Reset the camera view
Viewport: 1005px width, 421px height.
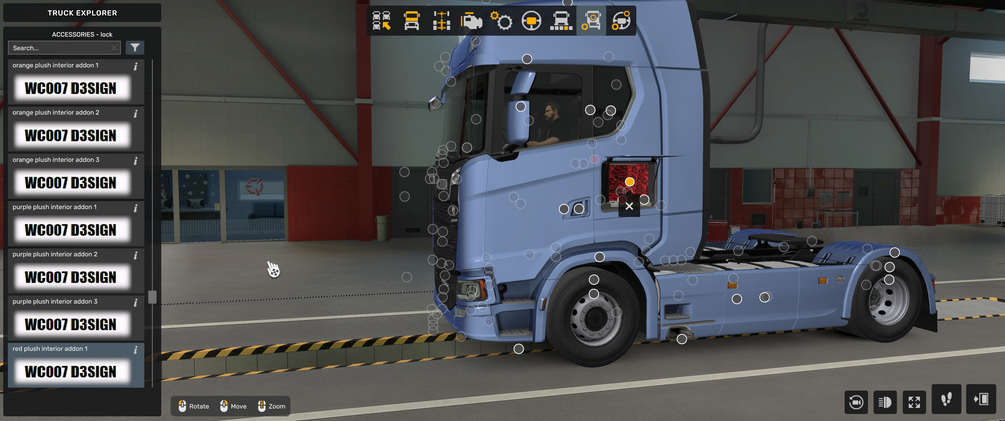click(x=856, y=402)
